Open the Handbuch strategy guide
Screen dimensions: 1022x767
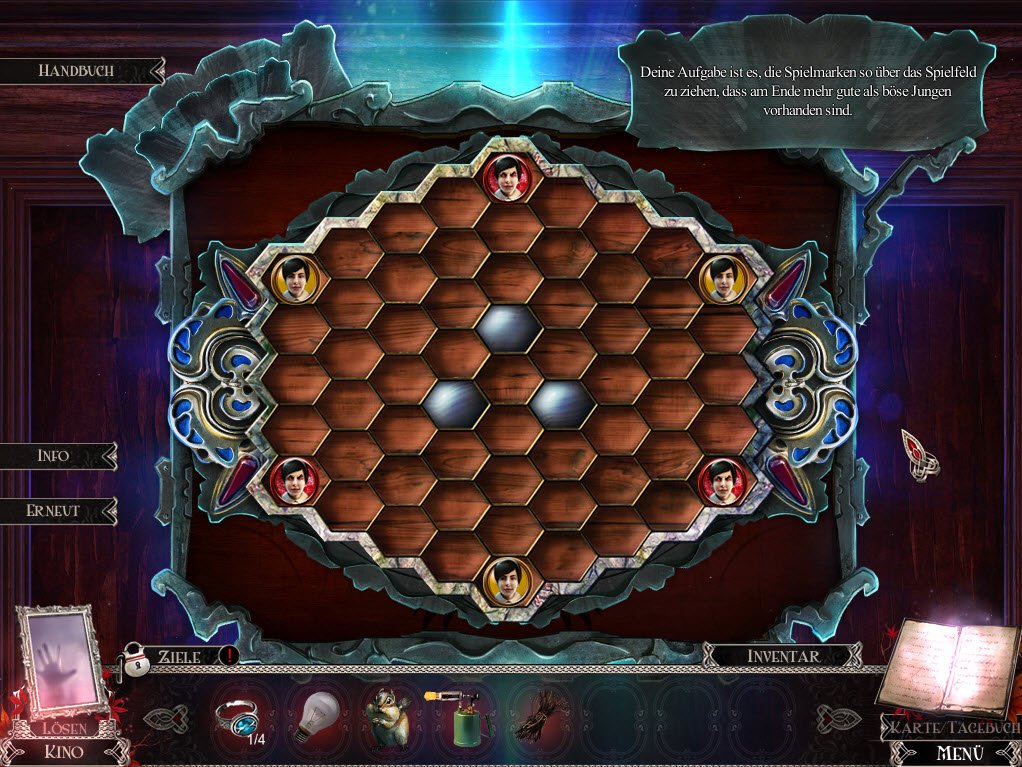[77, 71]
